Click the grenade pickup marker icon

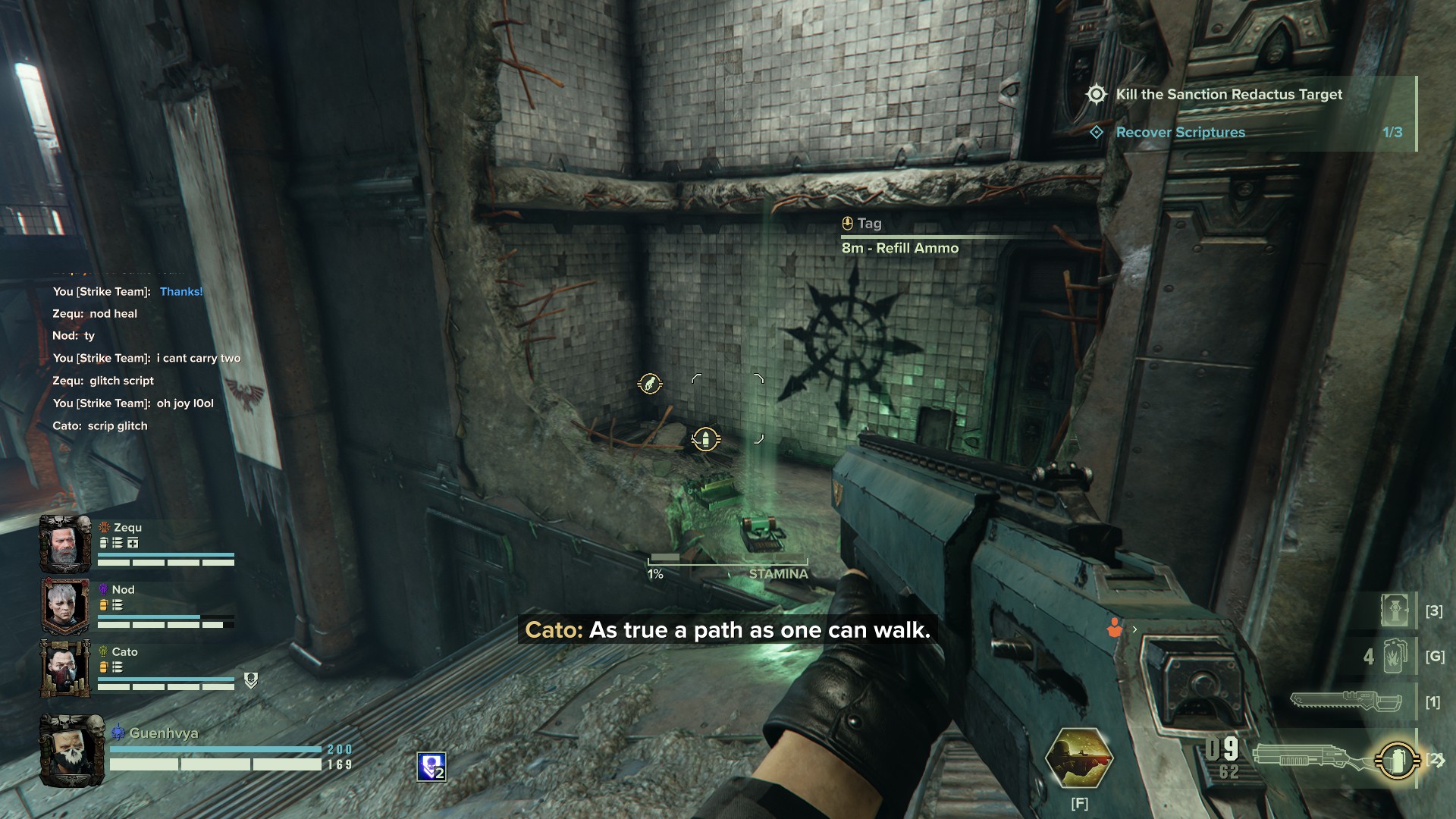650,384
